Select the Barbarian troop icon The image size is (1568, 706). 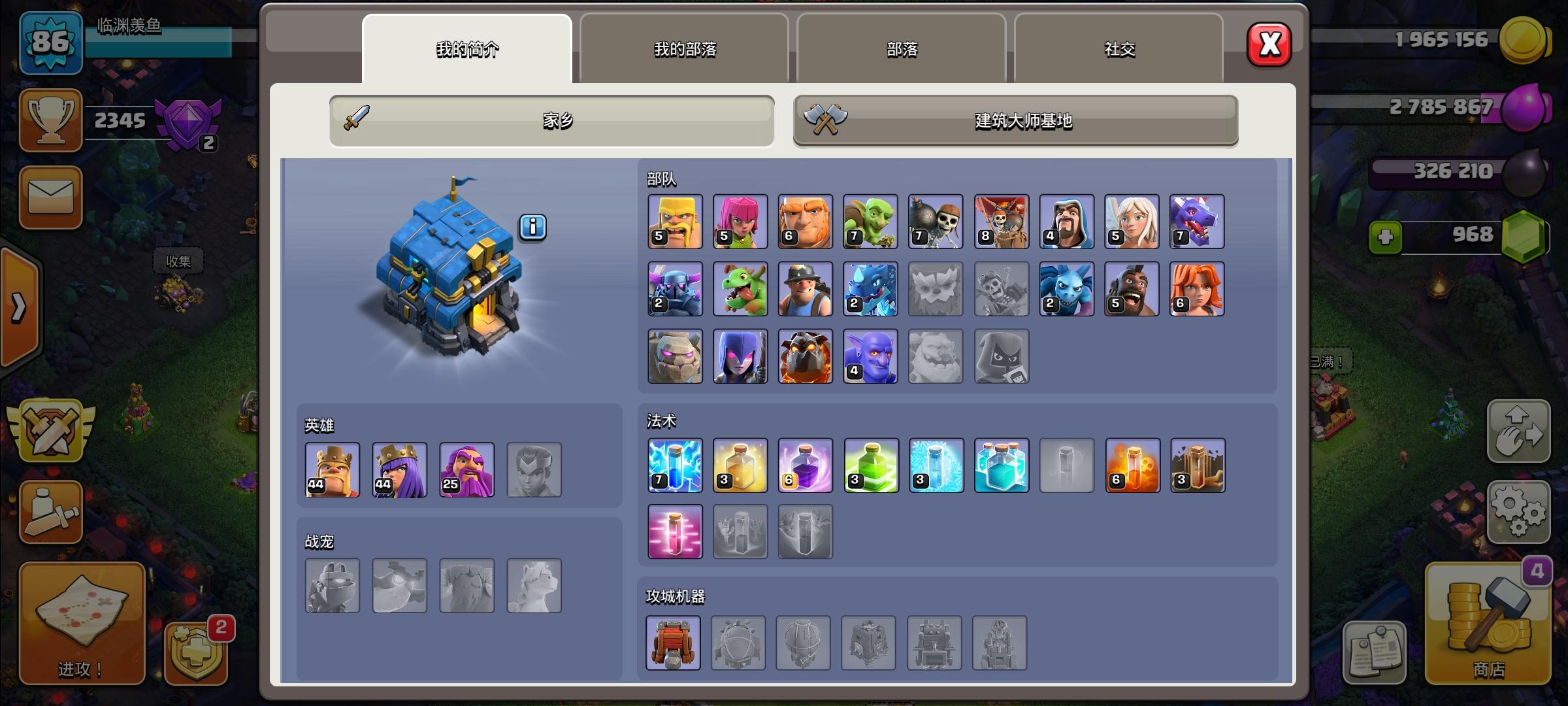click(x=674, y=222)
